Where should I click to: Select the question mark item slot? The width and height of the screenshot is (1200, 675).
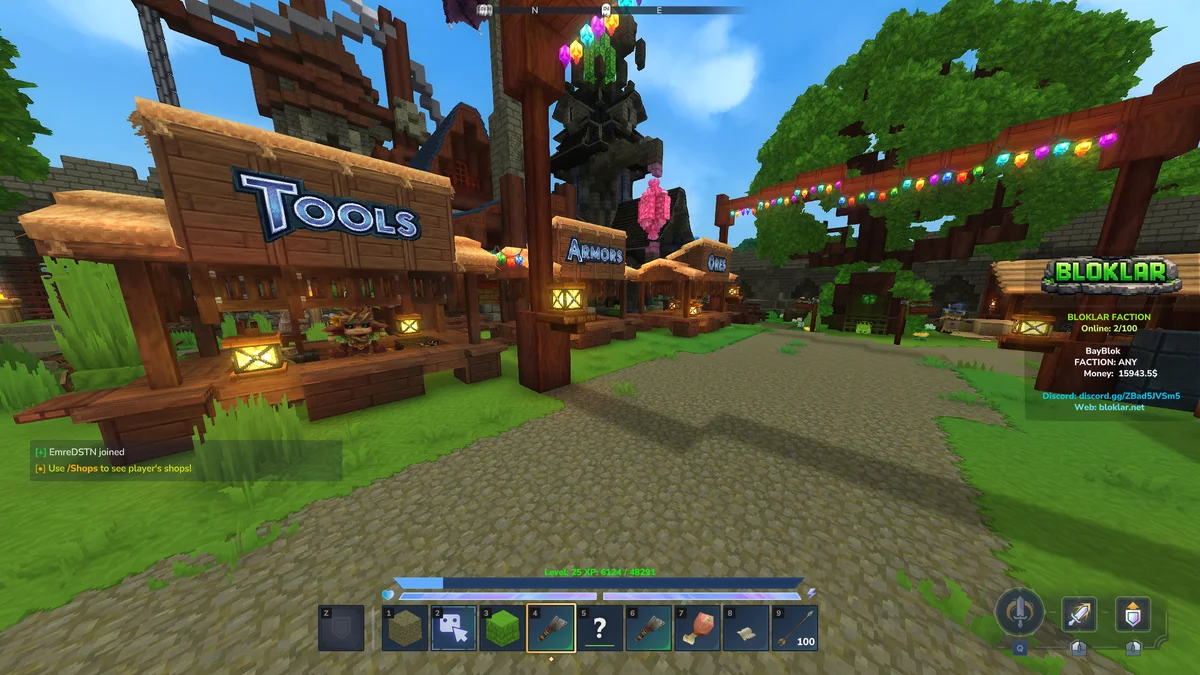(x=600, y=628)
